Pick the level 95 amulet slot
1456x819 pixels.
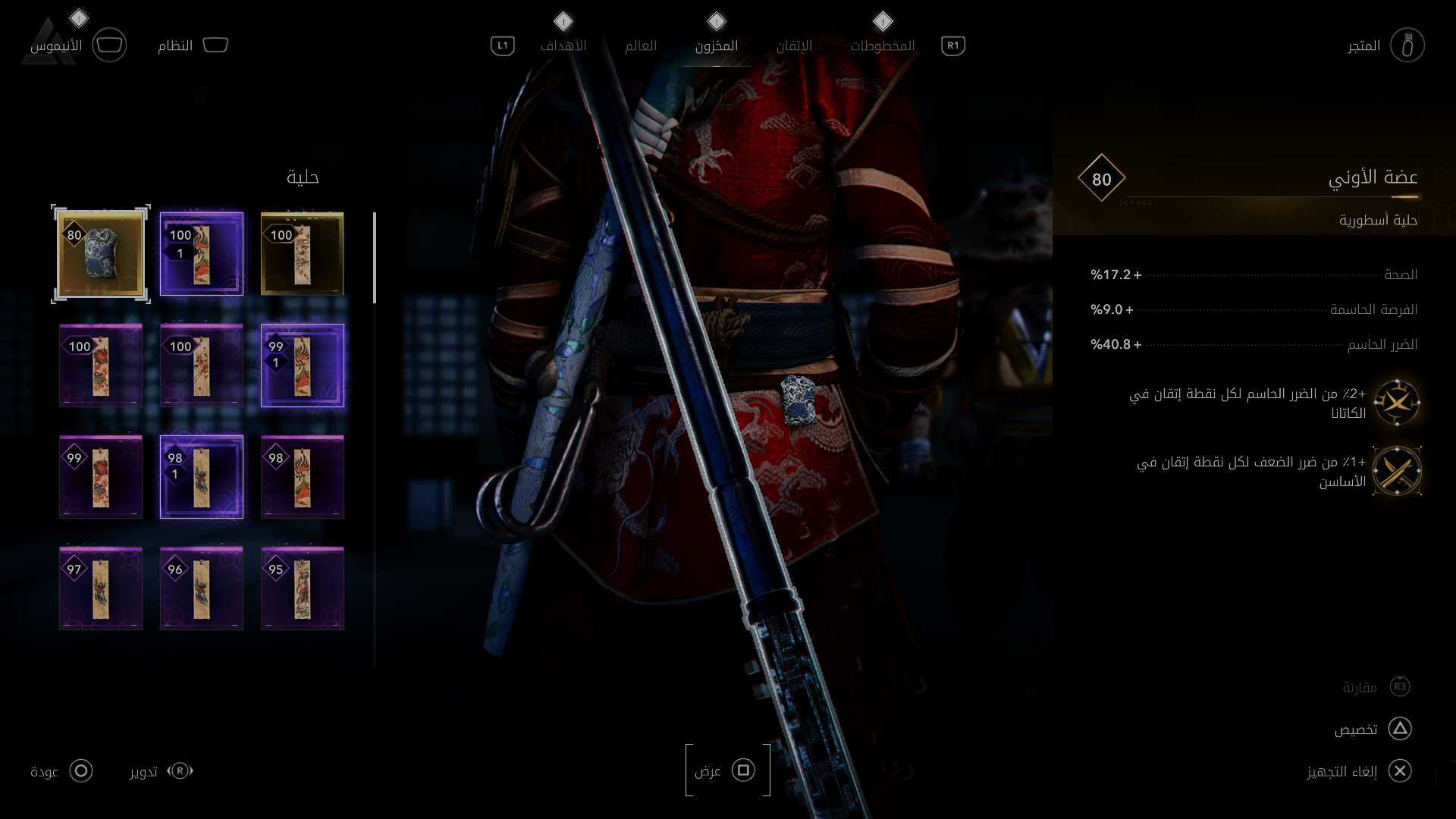(x=303, y=588)
